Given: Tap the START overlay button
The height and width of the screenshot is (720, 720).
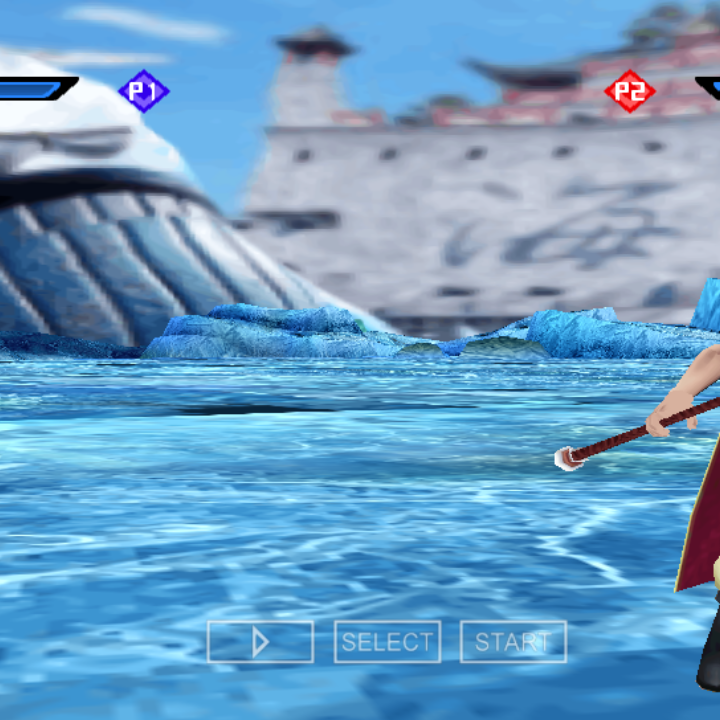Looking at the screenshot, I should point(513,642).
